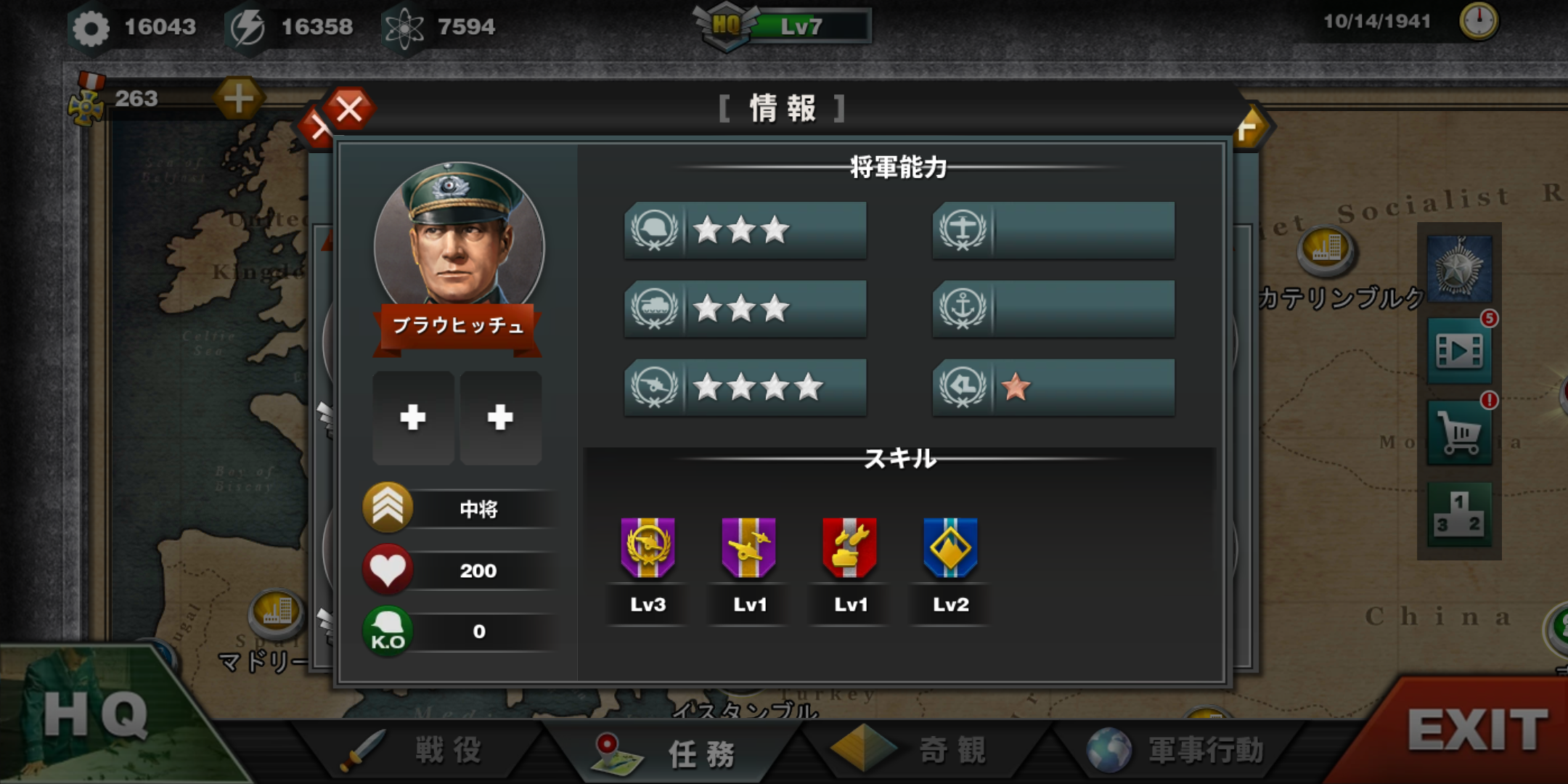Screen dimensions: 1568x784
Task: Show the podium ranking leaderboard
Action: pyautogui.click(x=1460, y=514)
